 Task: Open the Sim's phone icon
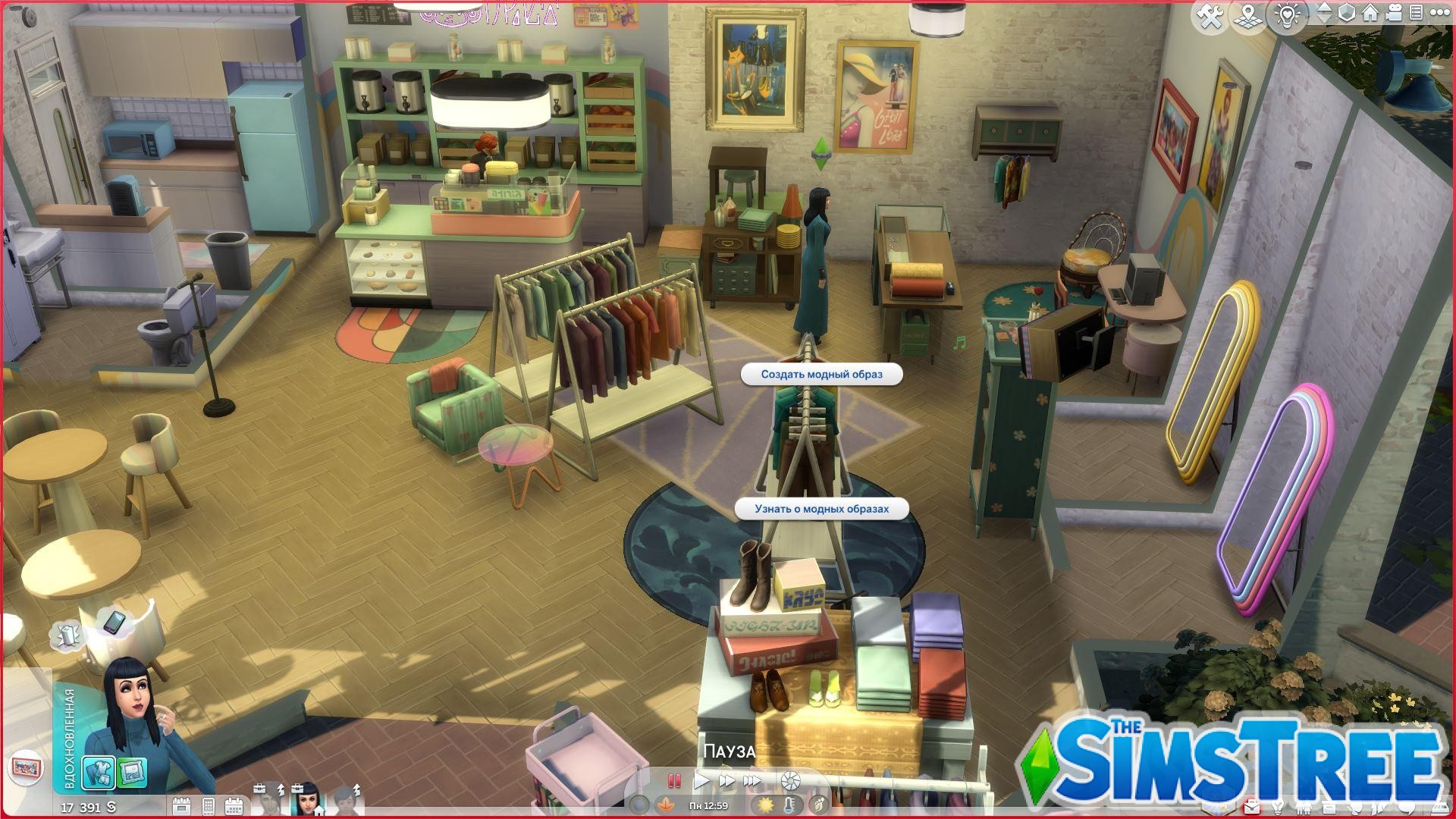[210, 804]
